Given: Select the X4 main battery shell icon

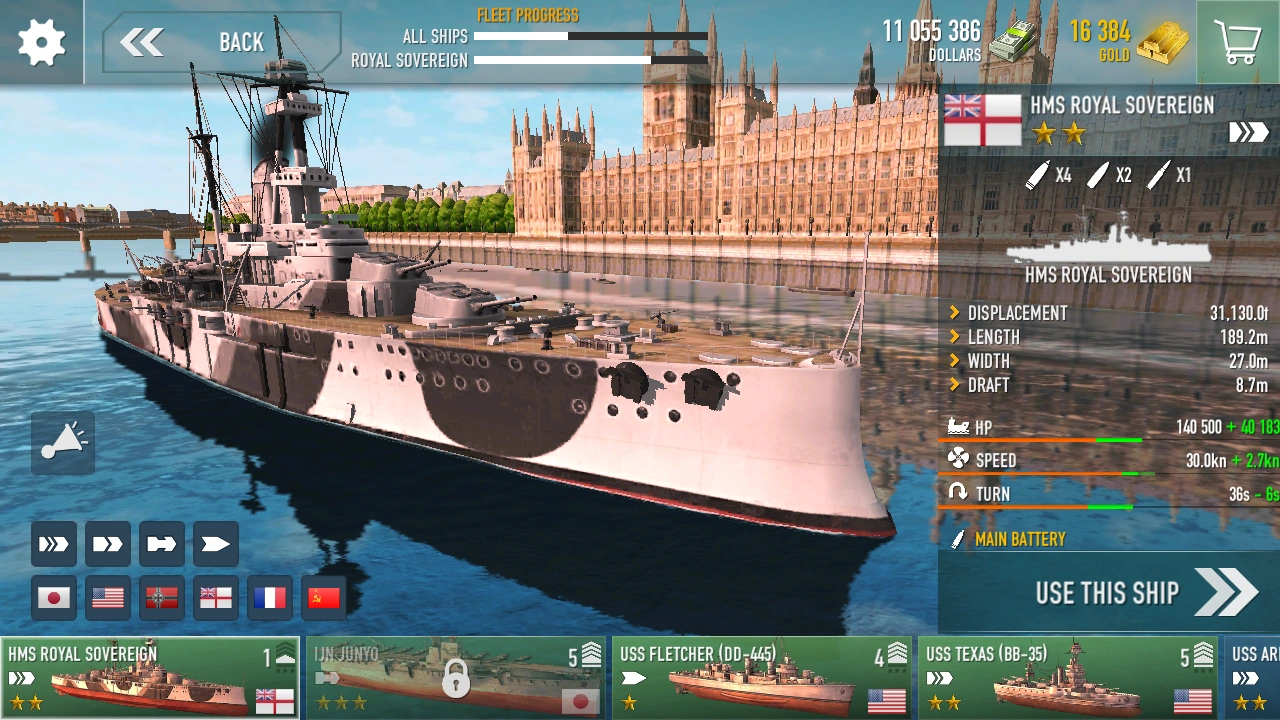Looking at the screenshot, I should [x=1038, y=175].
